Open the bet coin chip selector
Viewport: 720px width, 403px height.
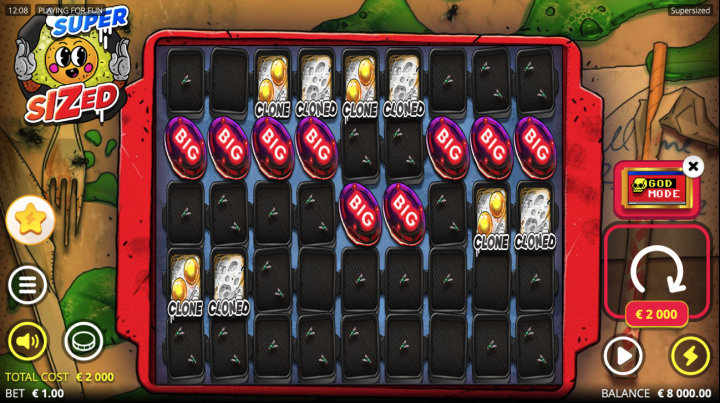84,342
